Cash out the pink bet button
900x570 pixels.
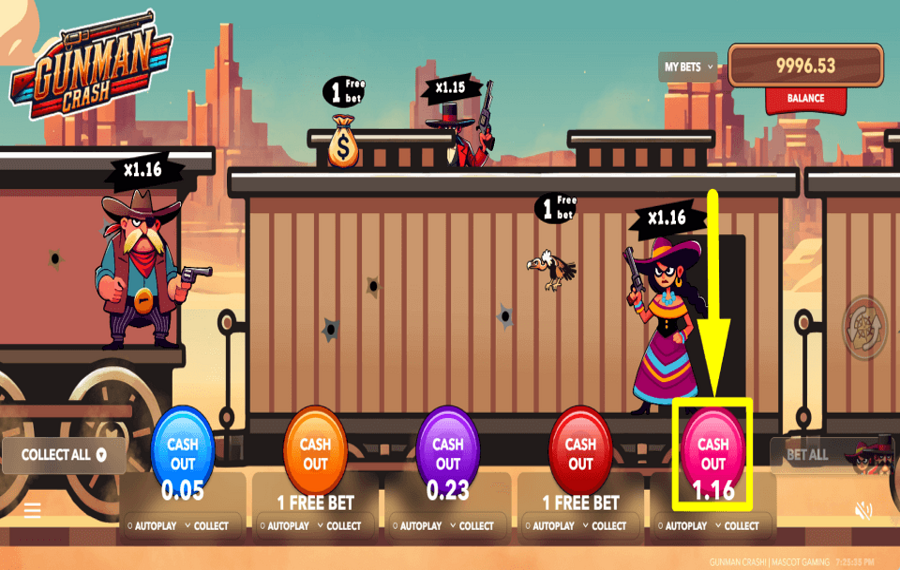(x=713, y=454)
